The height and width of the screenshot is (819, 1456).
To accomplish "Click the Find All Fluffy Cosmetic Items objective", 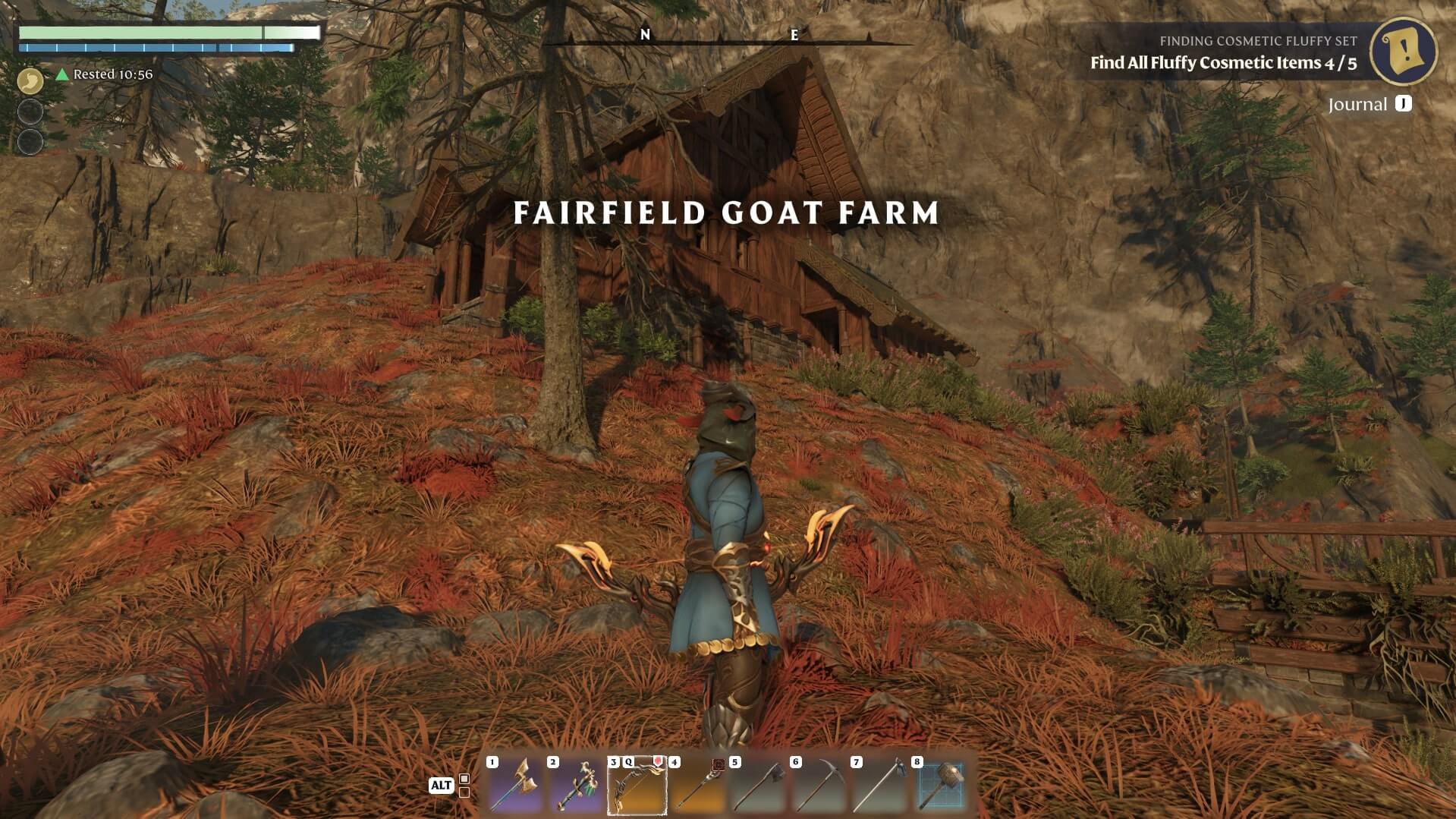I will [1223, 63].
